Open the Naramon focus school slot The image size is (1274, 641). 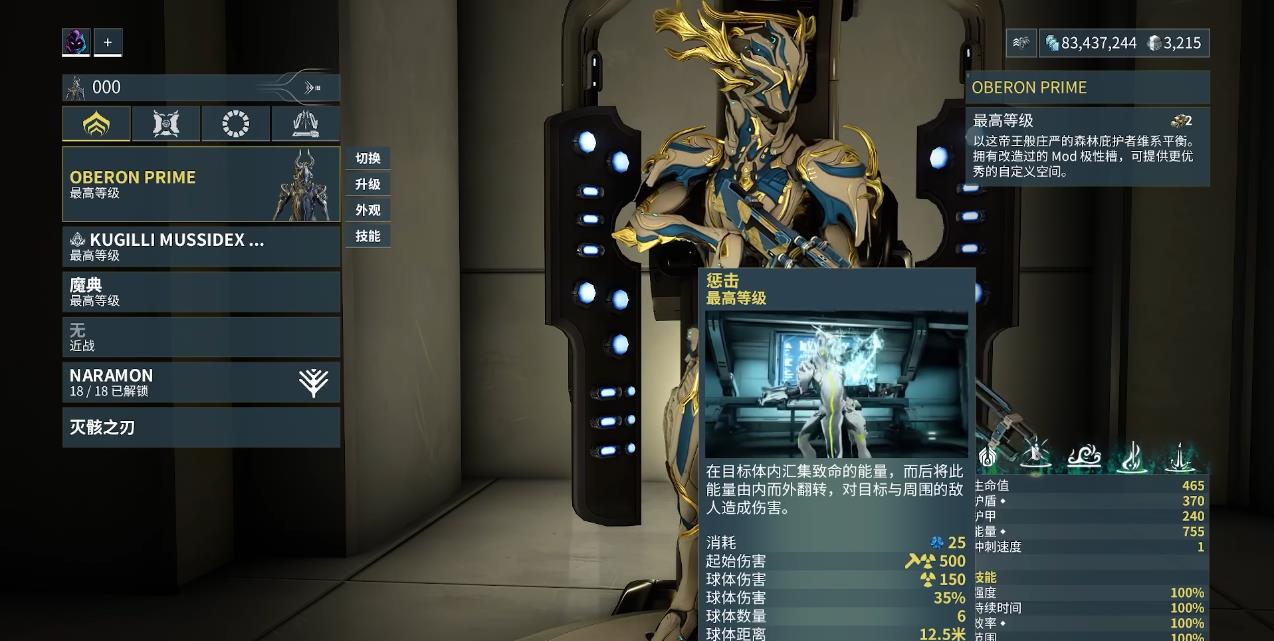coord(201,382)
